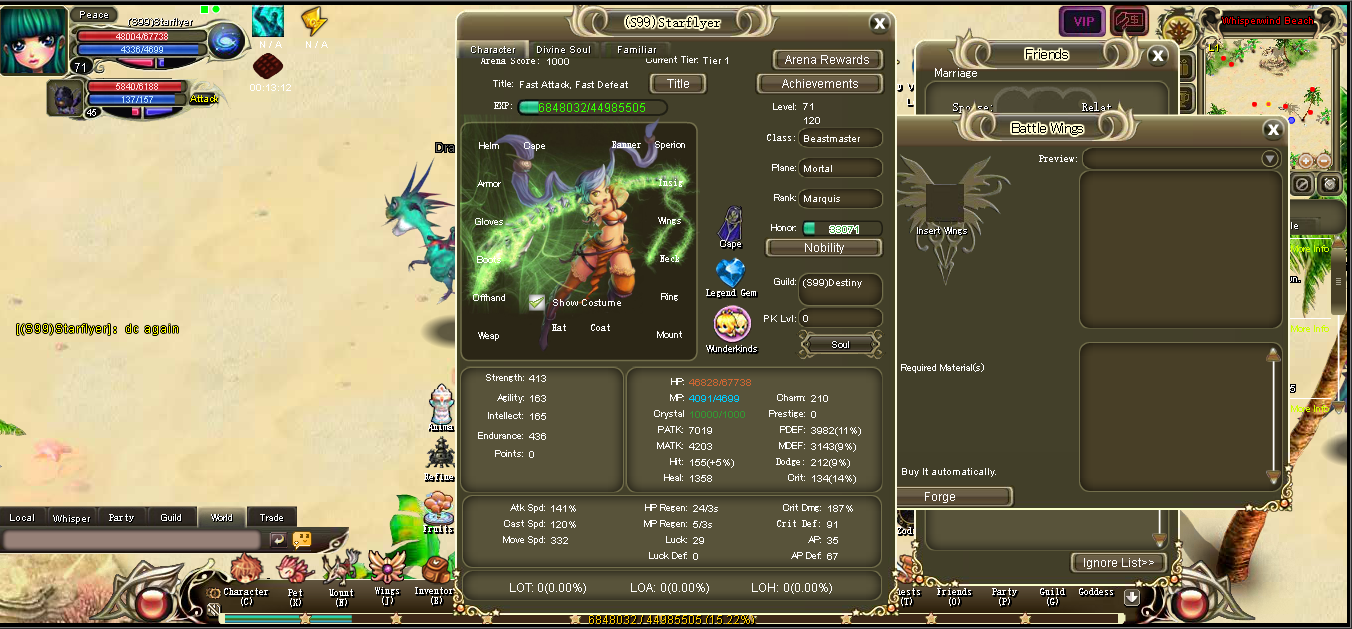Toggle the Show Costume checkbox
Screen dimensions: 1352x629
pos(537,302)
